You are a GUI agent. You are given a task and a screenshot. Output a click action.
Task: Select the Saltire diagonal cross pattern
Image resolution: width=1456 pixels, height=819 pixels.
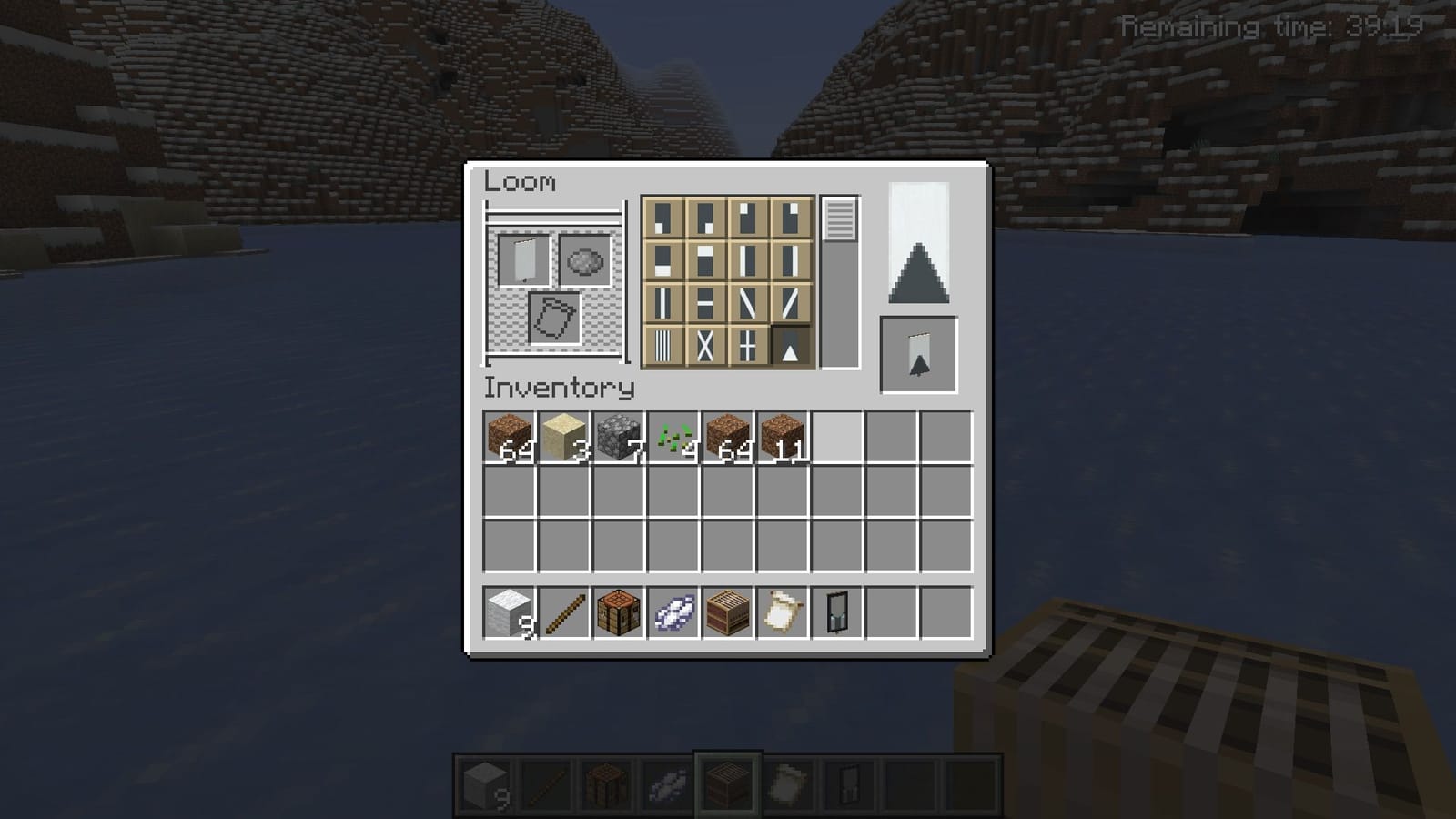(x=705, y=346)
